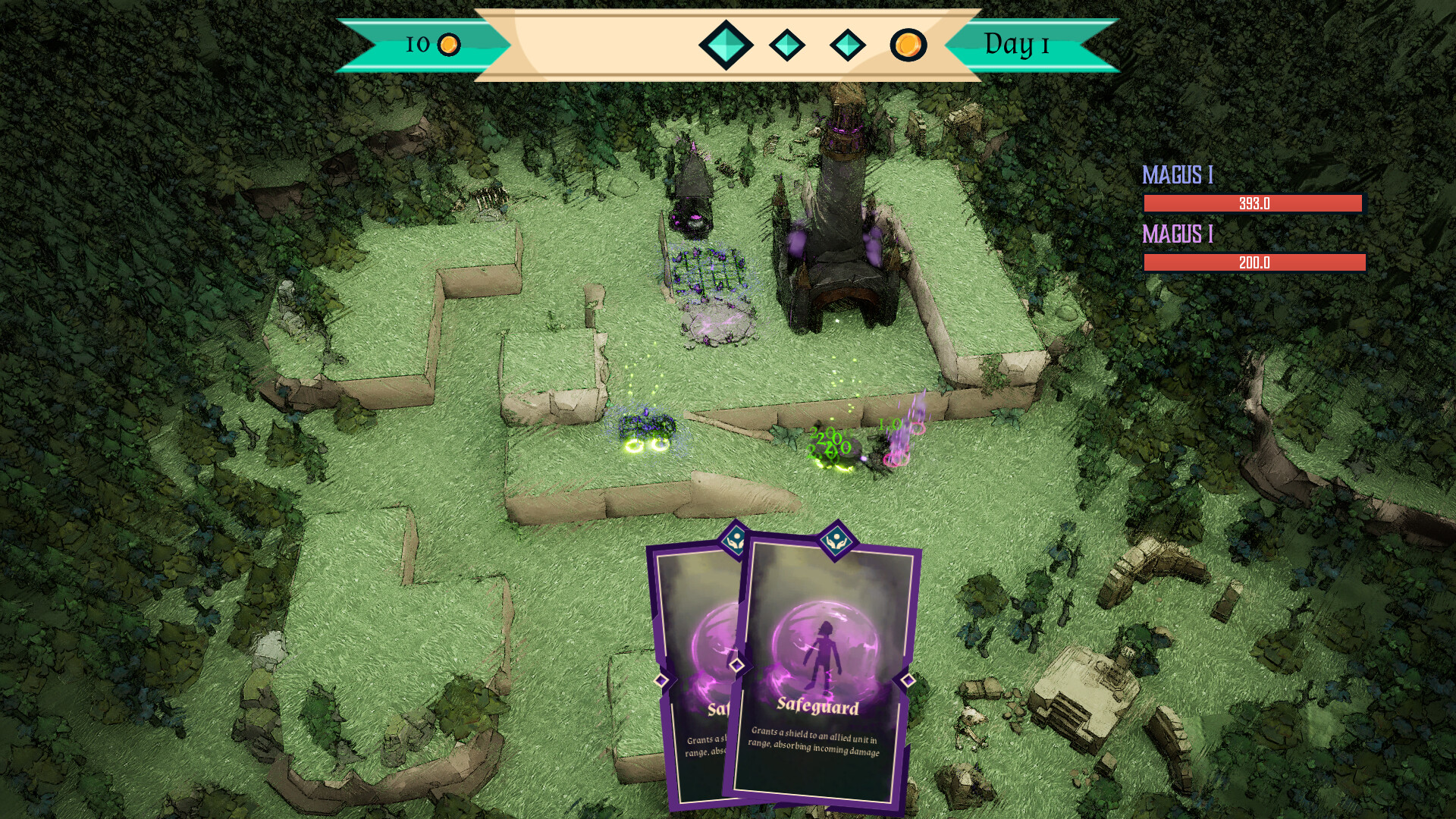Click the white gem diamond on the left card's edge
Viewport: 1456px width, 819px height.
661,680
